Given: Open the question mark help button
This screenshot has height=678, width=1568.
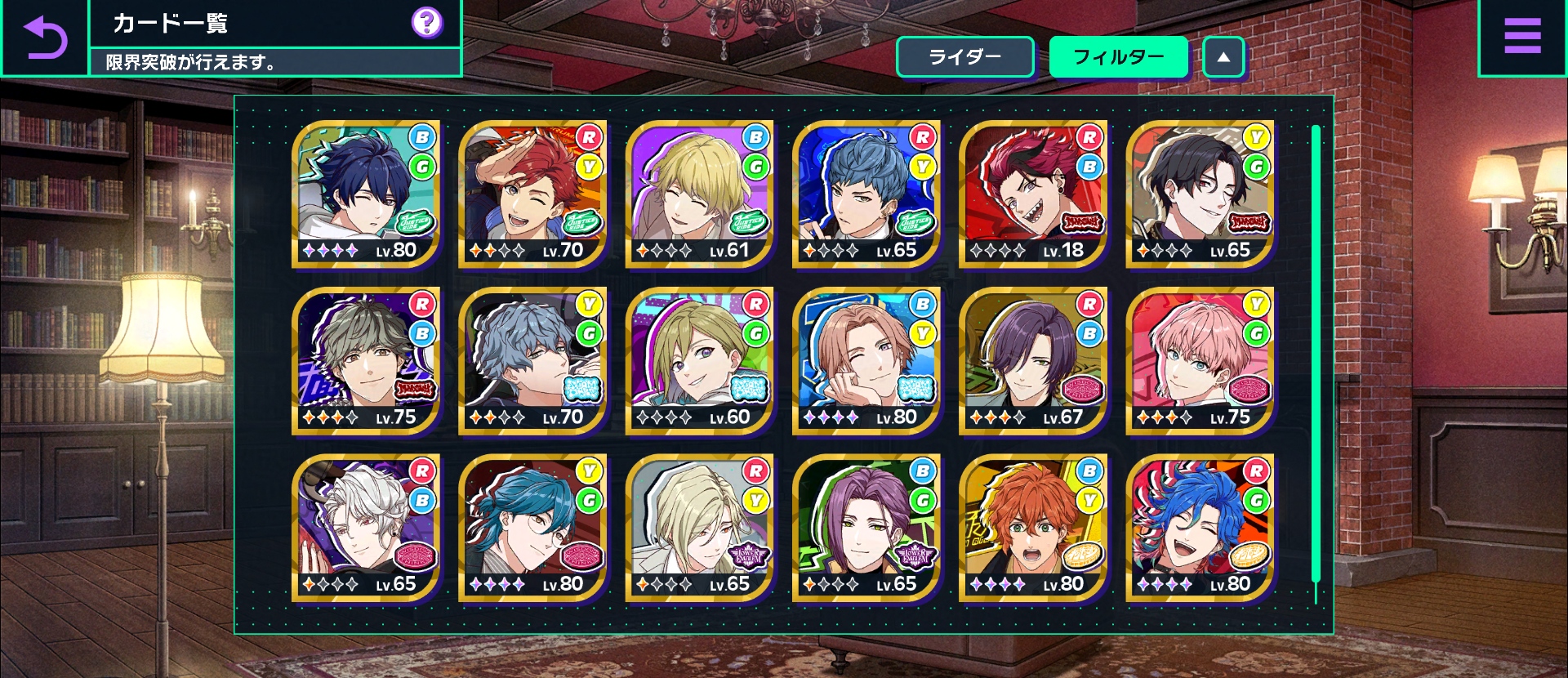Looking at the screenshot, I should click(x=426, y=23).
